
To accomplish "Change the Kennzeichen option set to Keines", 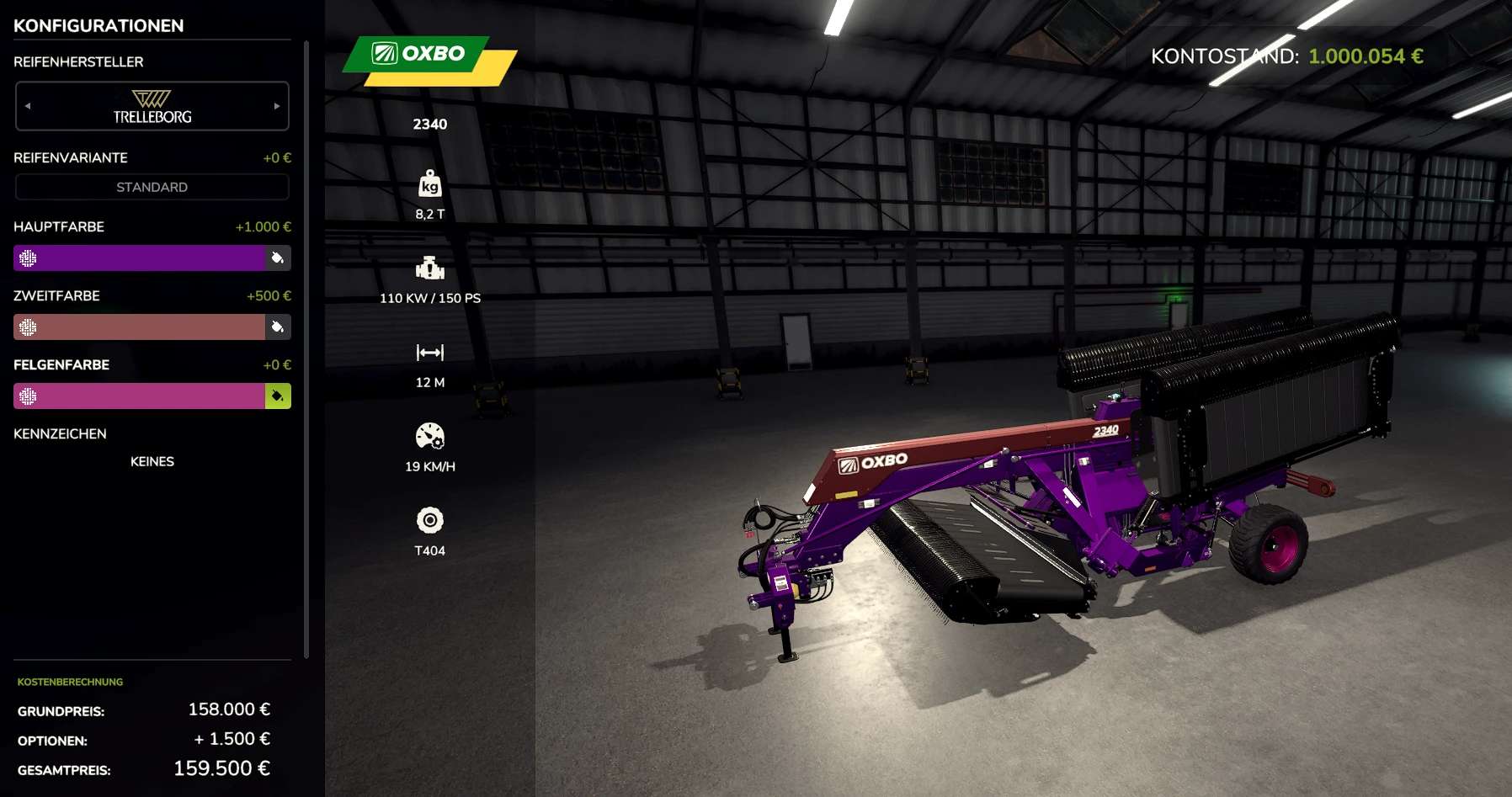I will pyautogui.click(x=152, y=461).
